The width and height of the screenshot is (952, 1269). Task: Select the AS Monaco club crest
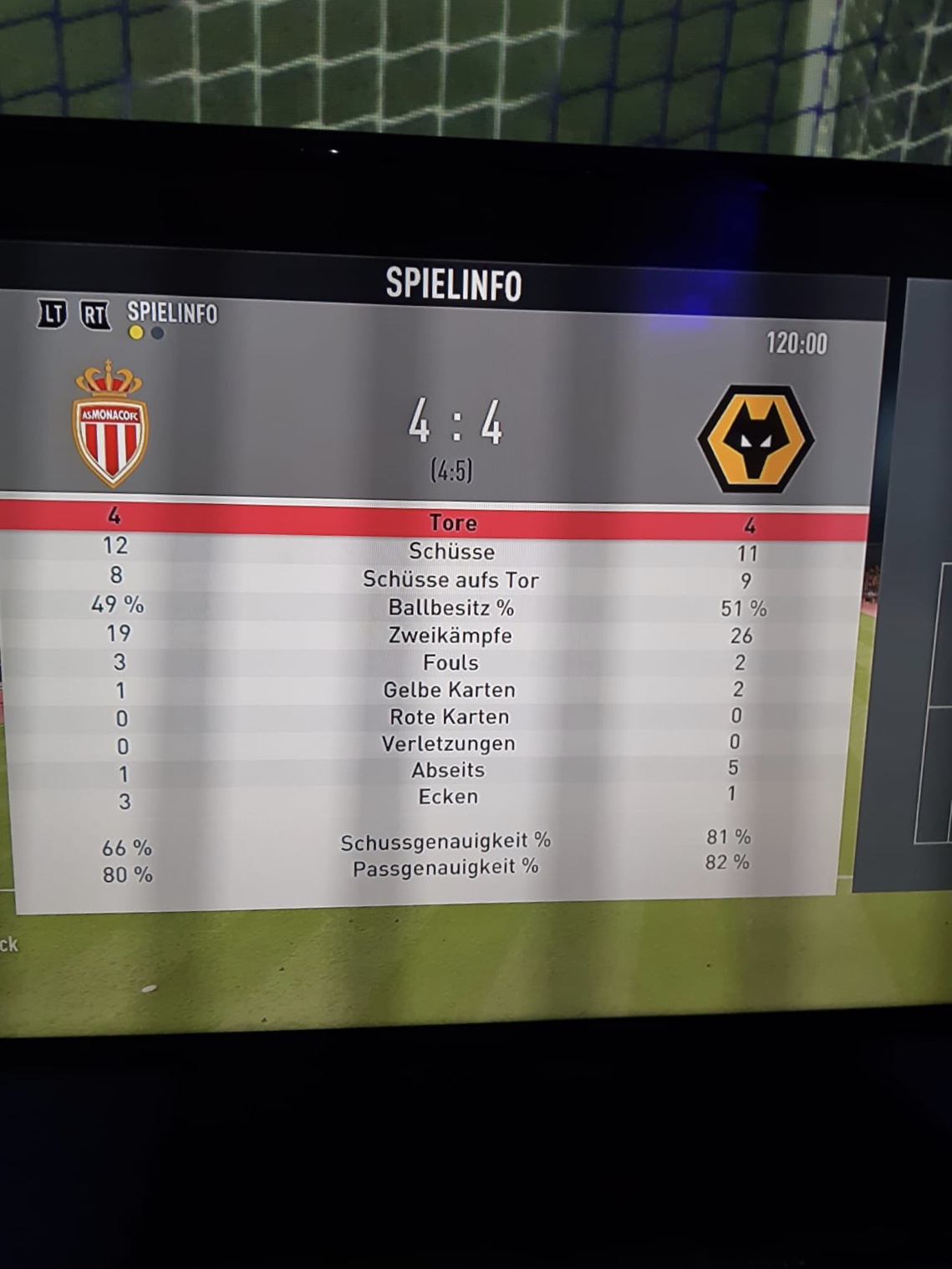109,424
